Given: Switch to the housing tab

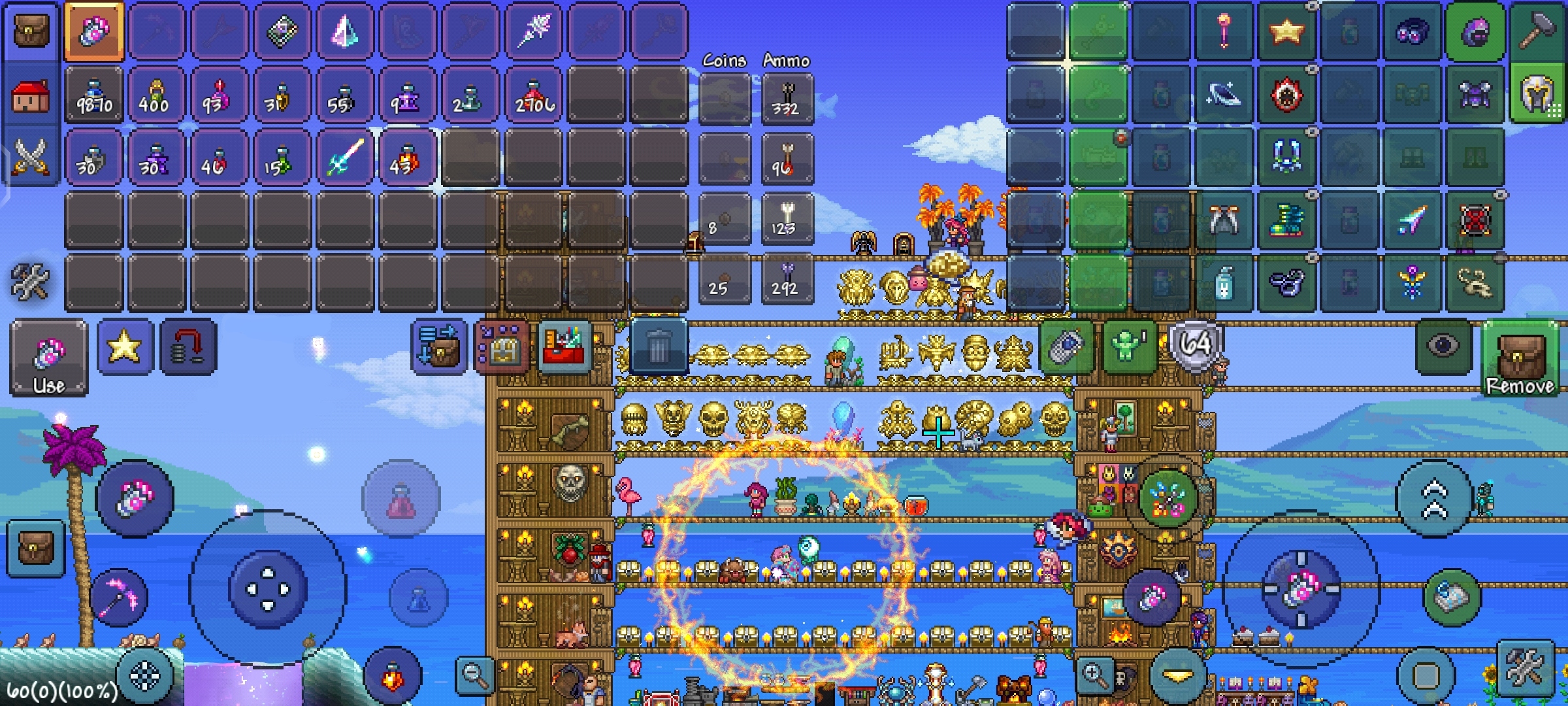Looking at the screenshot, I should tap(30, 95).
